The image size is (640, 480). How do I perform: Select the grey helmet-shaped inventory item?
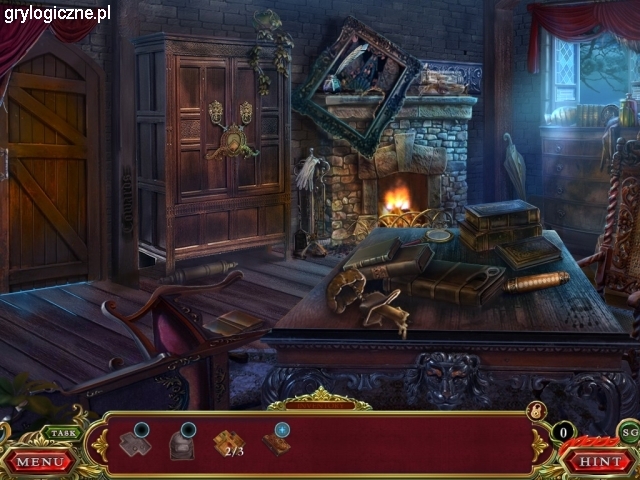coord(182,443)
